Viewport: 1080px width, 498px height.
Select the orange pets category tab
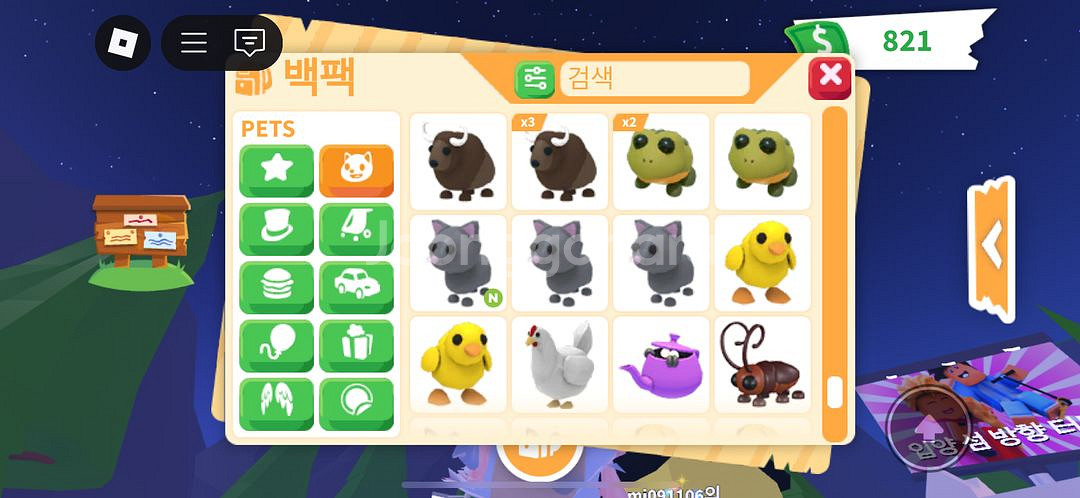[356, 171]
